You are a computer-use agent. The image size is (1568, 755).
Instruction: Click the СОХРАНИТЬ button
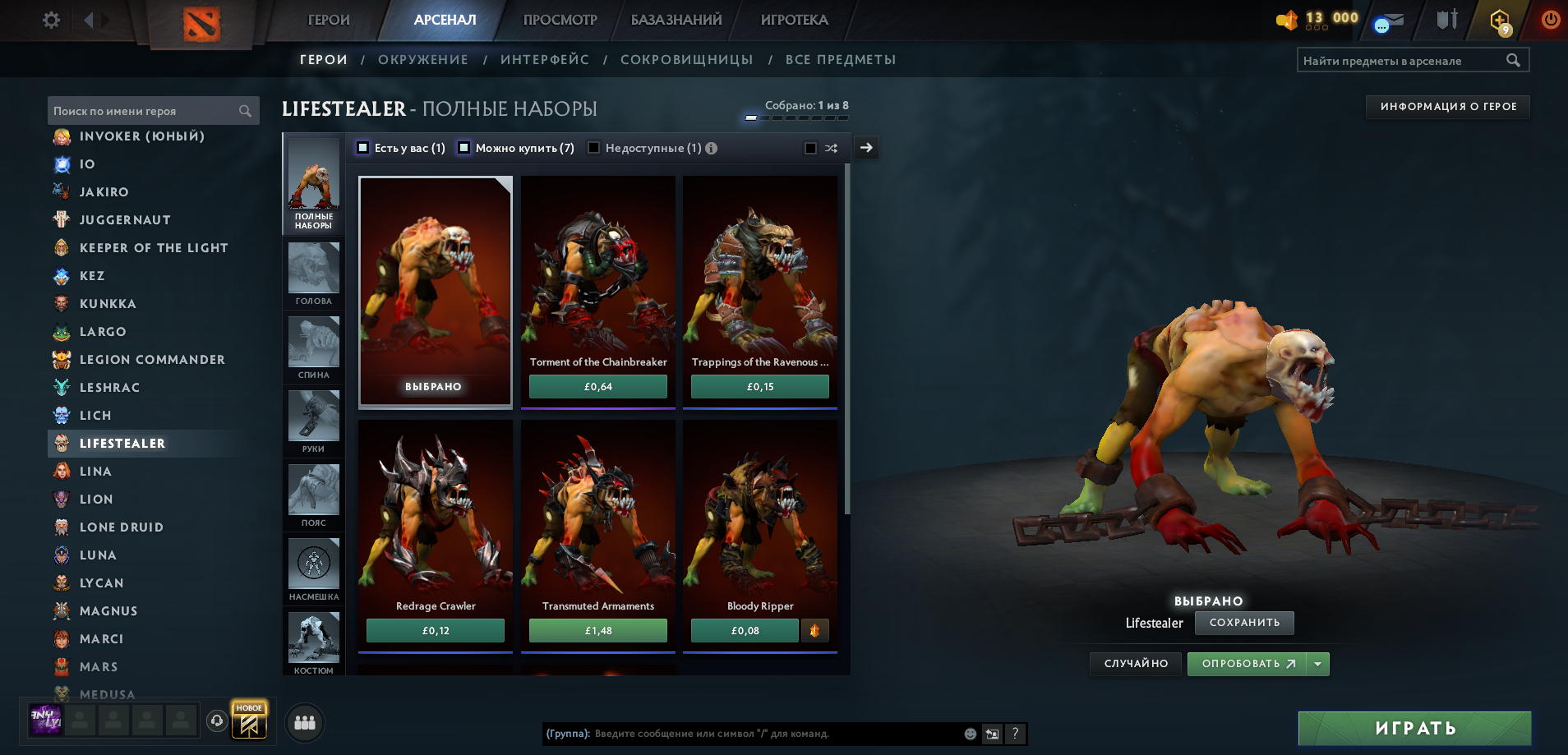click(1244, 624)
